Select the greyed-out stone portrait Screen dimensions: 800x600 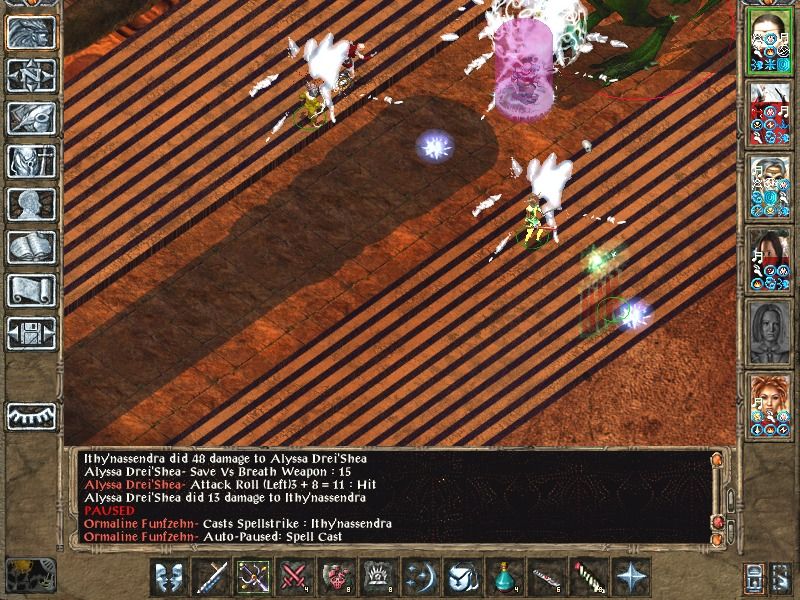click(770, 329)
